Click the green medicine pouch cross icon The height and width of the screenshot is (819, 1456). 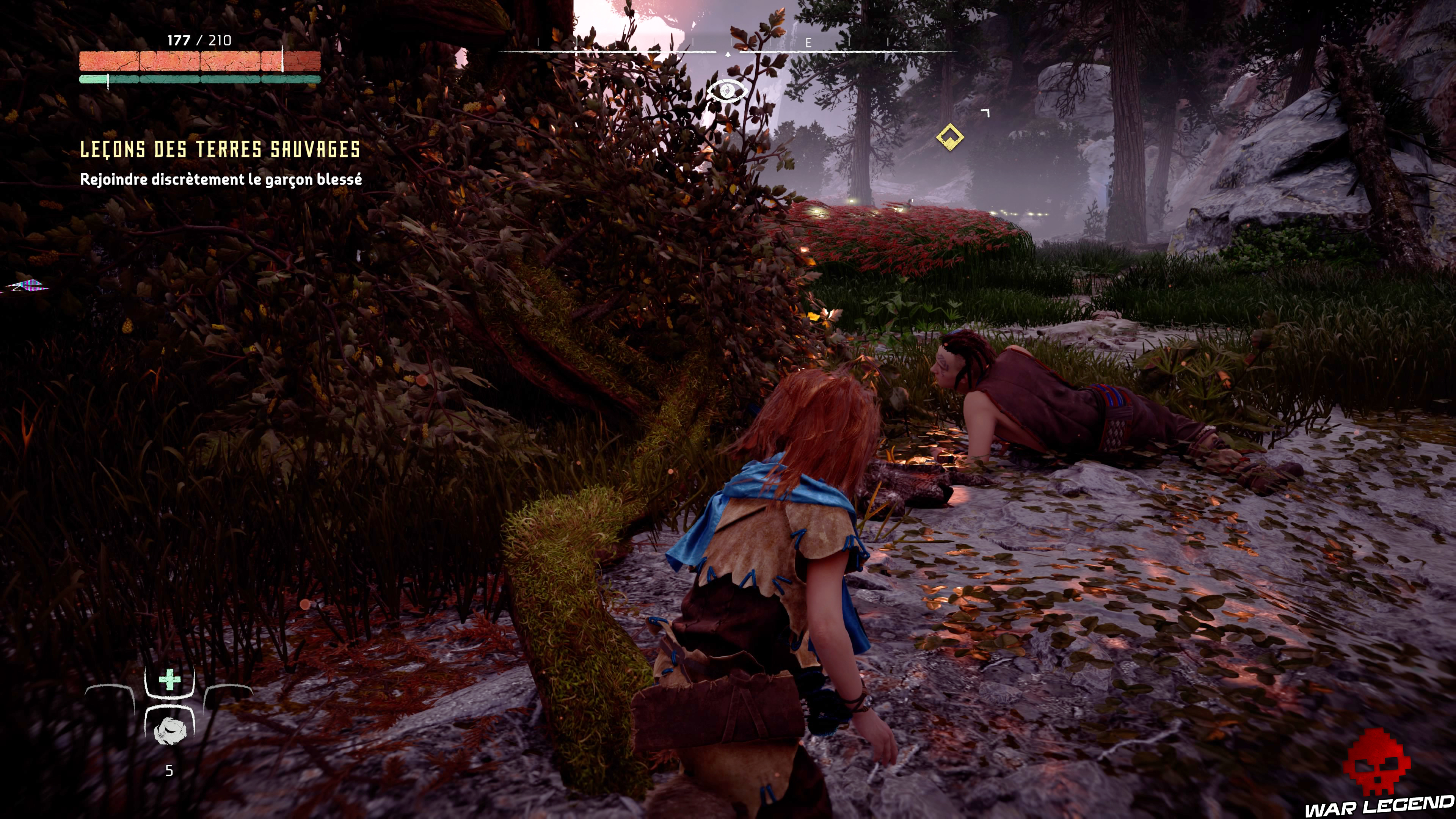point(169,679)
